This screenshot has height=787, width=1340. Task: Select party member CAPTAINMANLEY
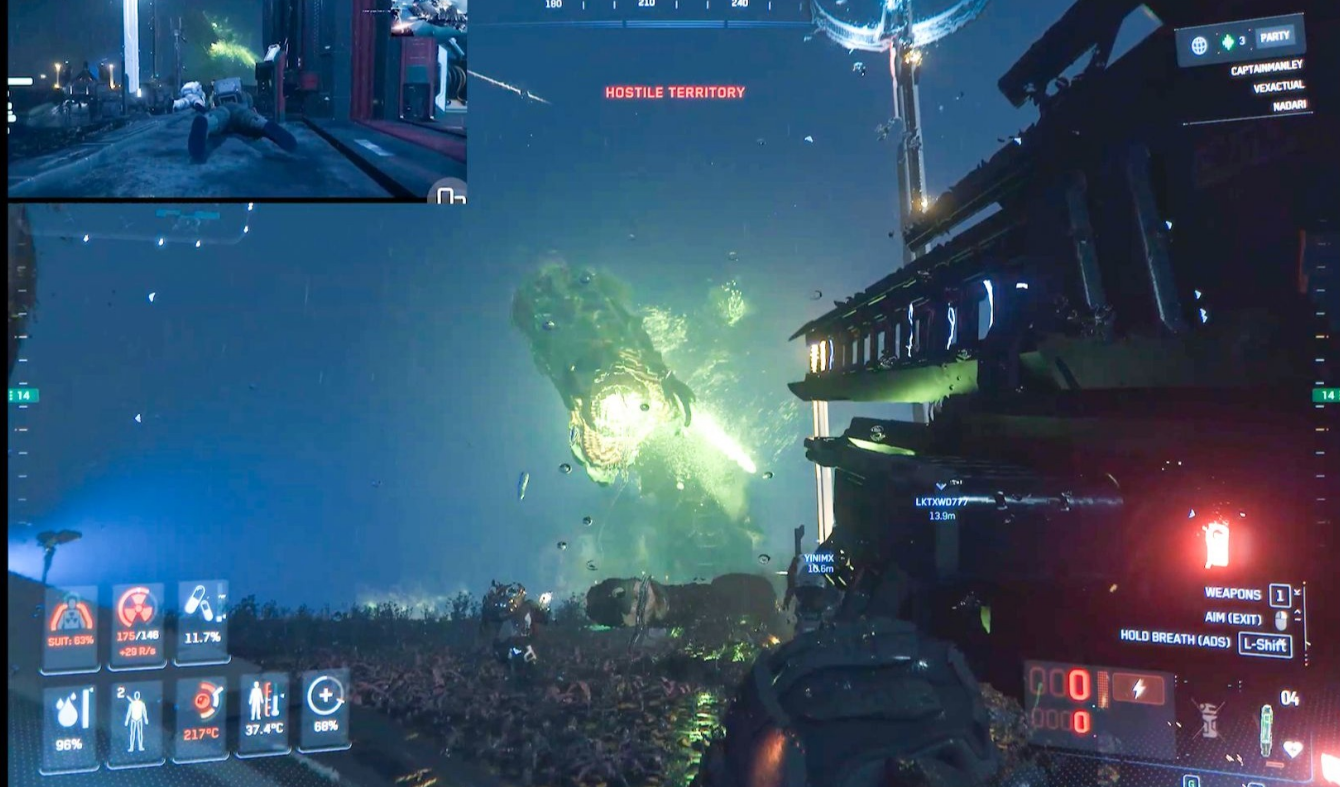click(1264, 67)
